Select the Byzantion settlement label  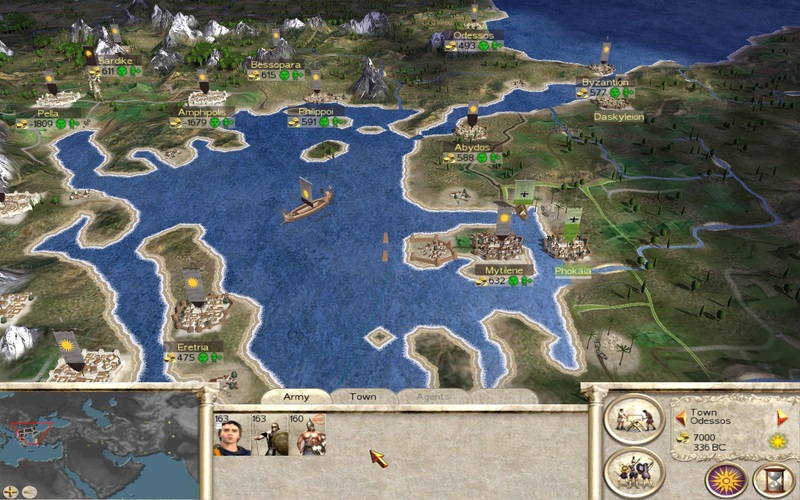click(x=605, y=82)
